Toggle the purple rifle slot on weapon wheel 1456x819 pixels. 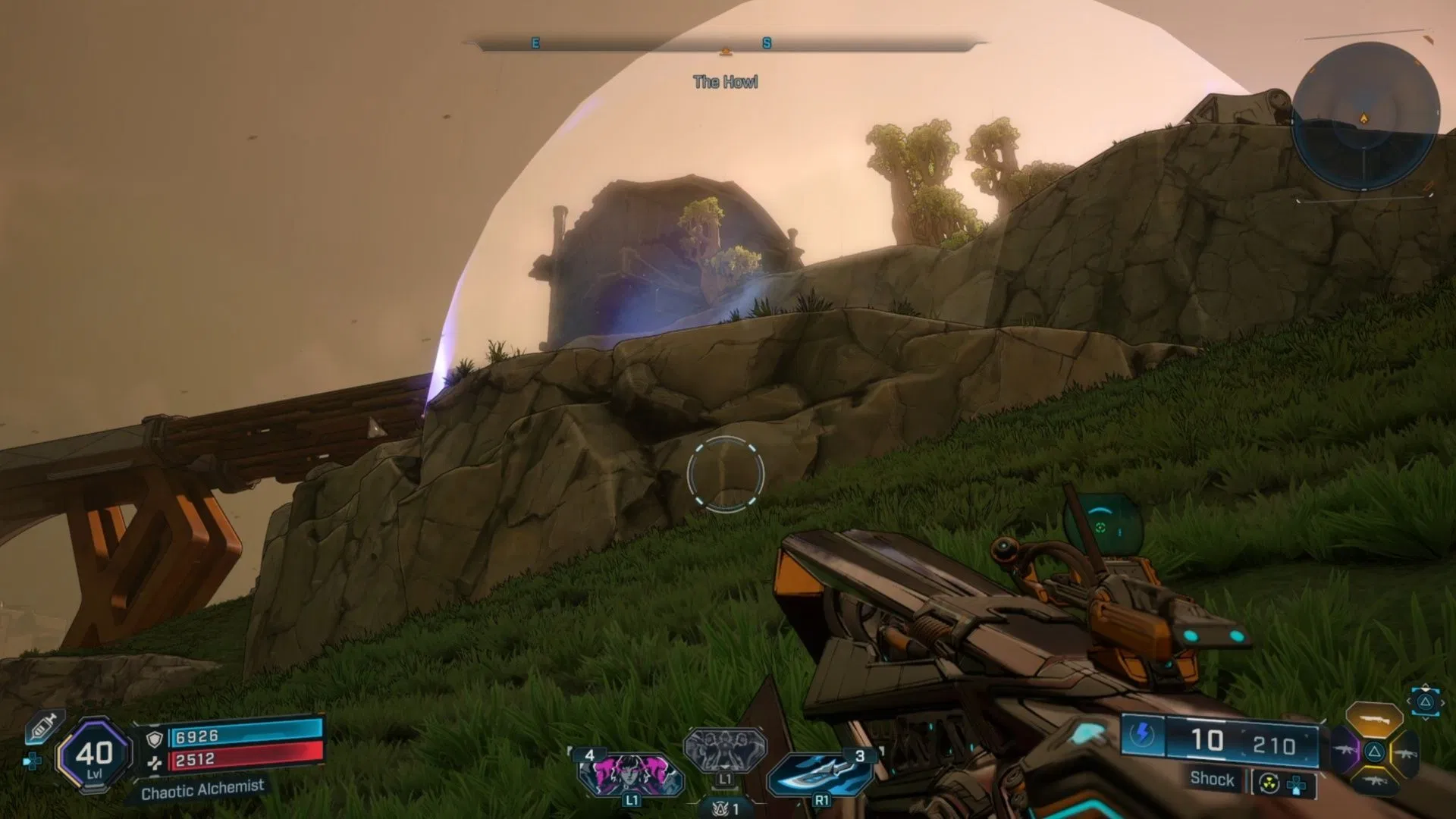click(x=1346, y=748)
